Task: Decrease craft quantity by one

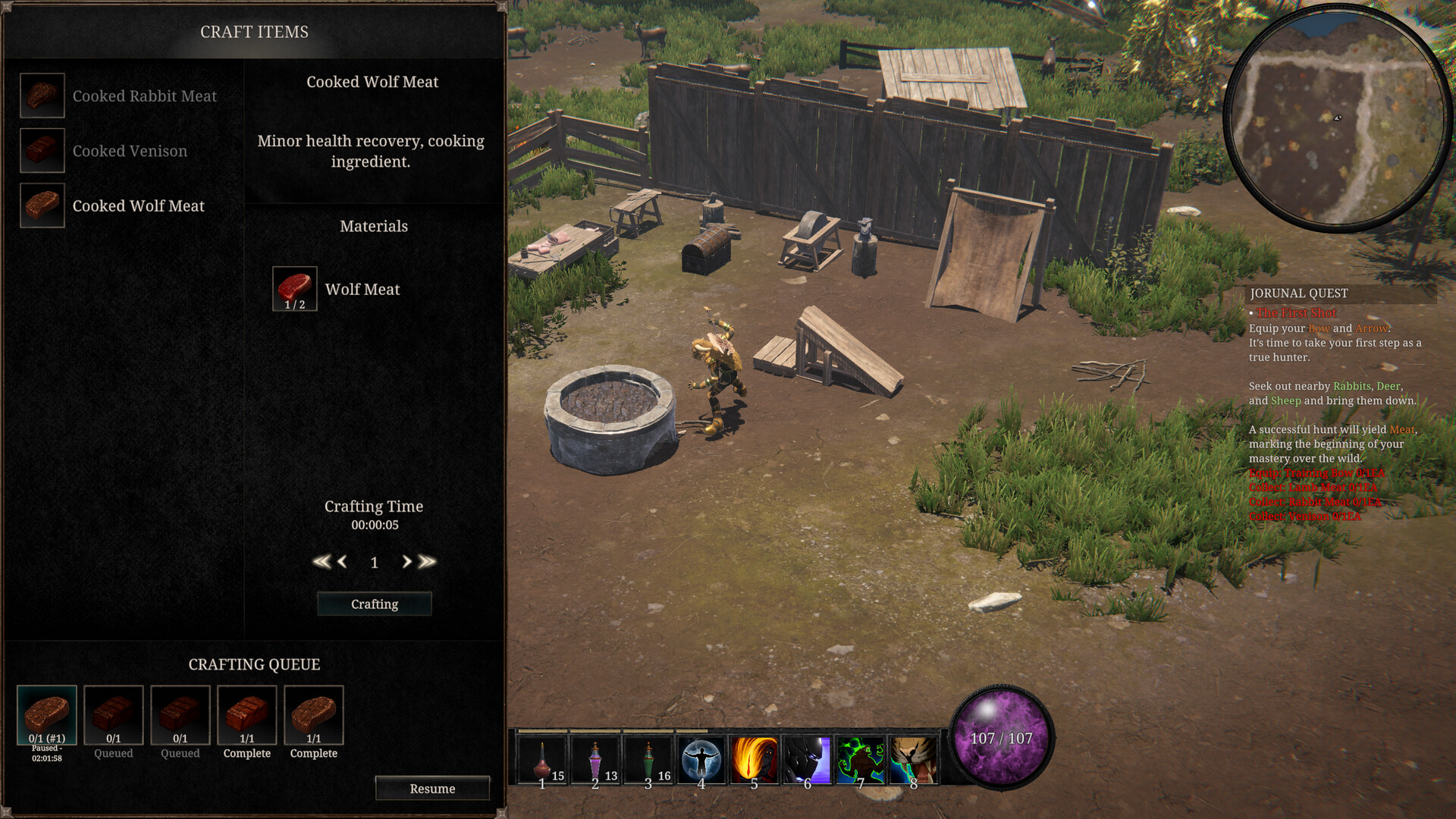Action: pos(342,562)
